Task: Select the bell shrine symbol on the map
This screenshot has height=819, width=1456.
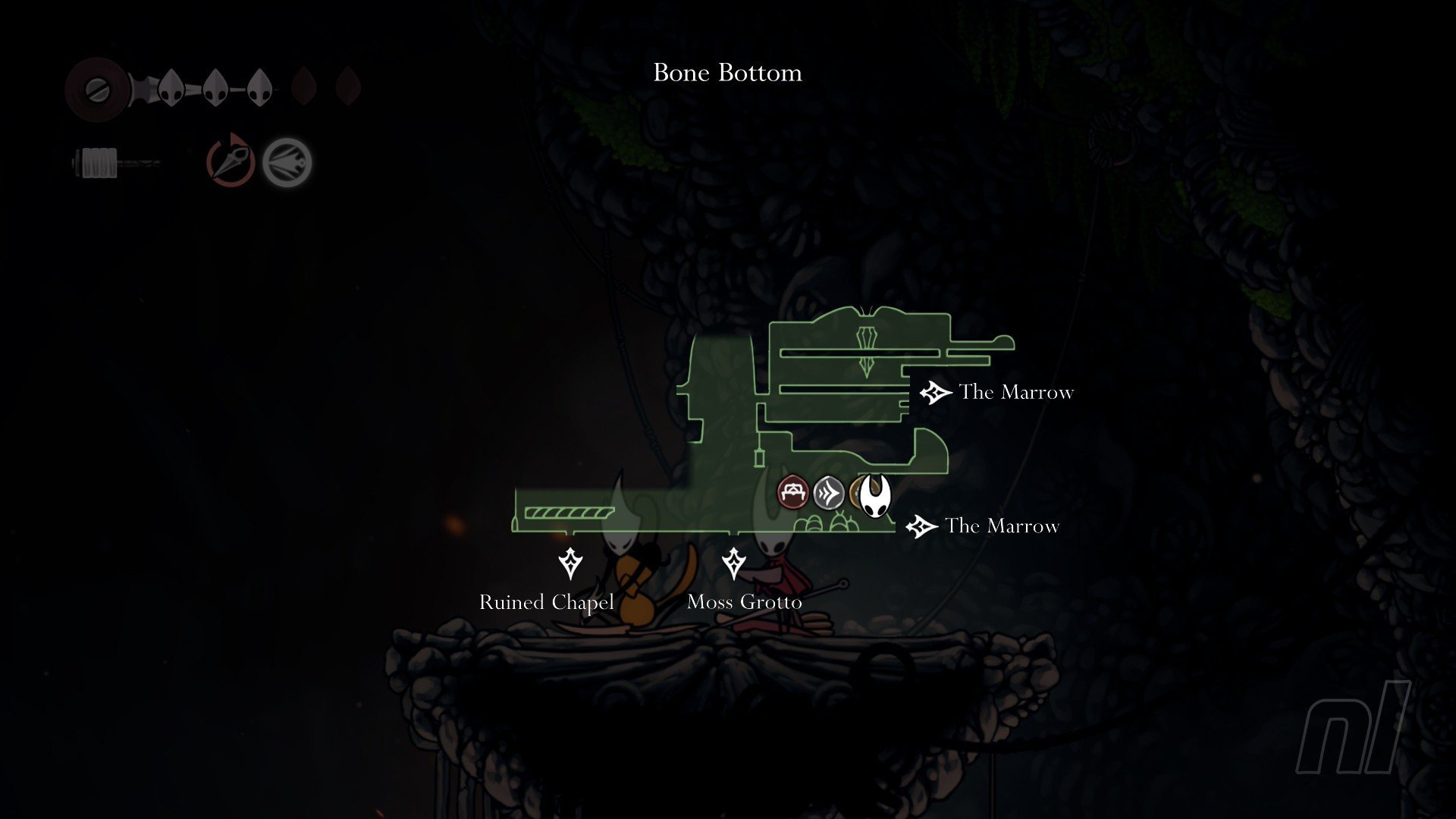Action: [866, 350]
